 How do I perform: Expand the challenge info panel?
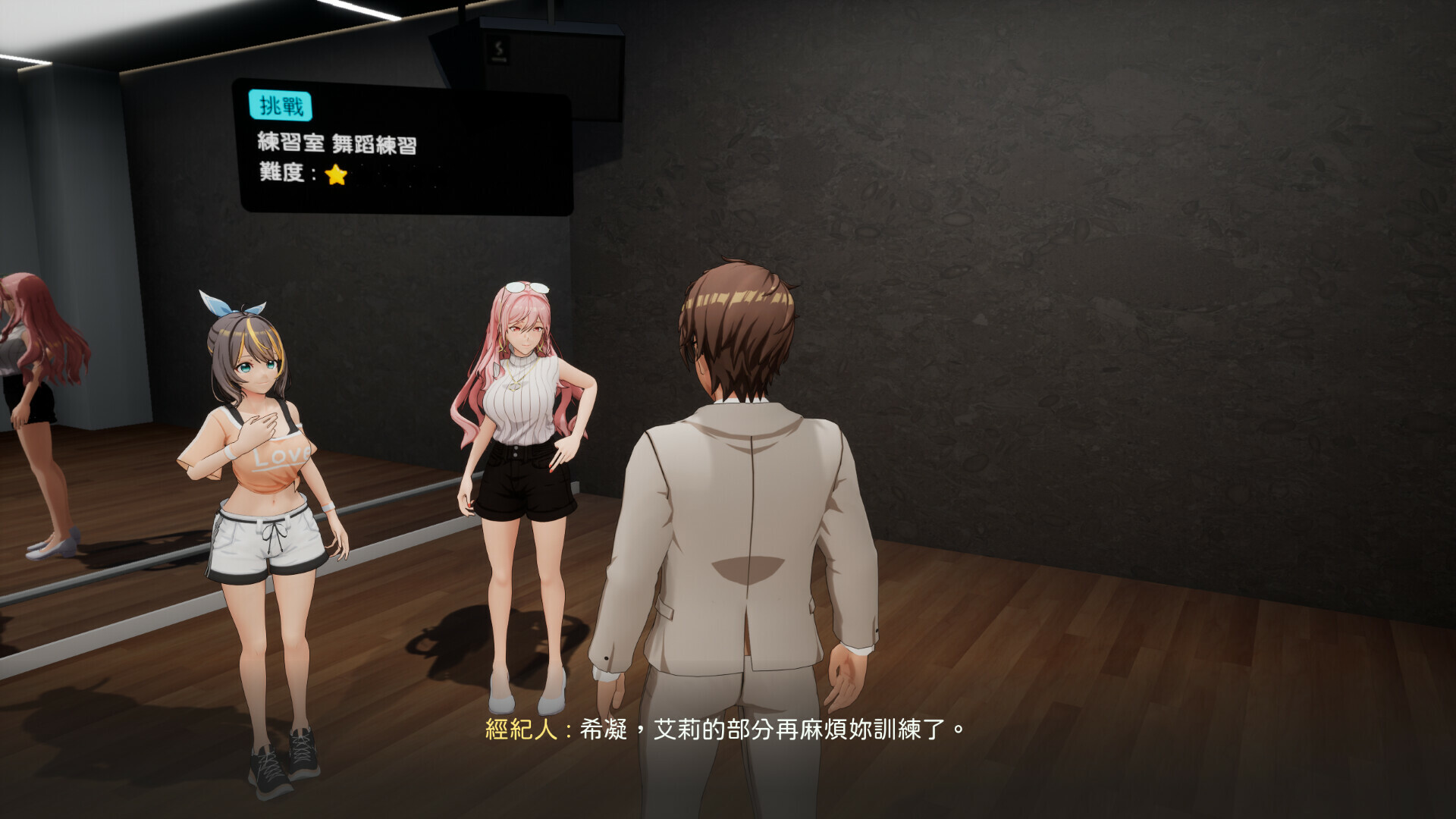click(402, 144)
